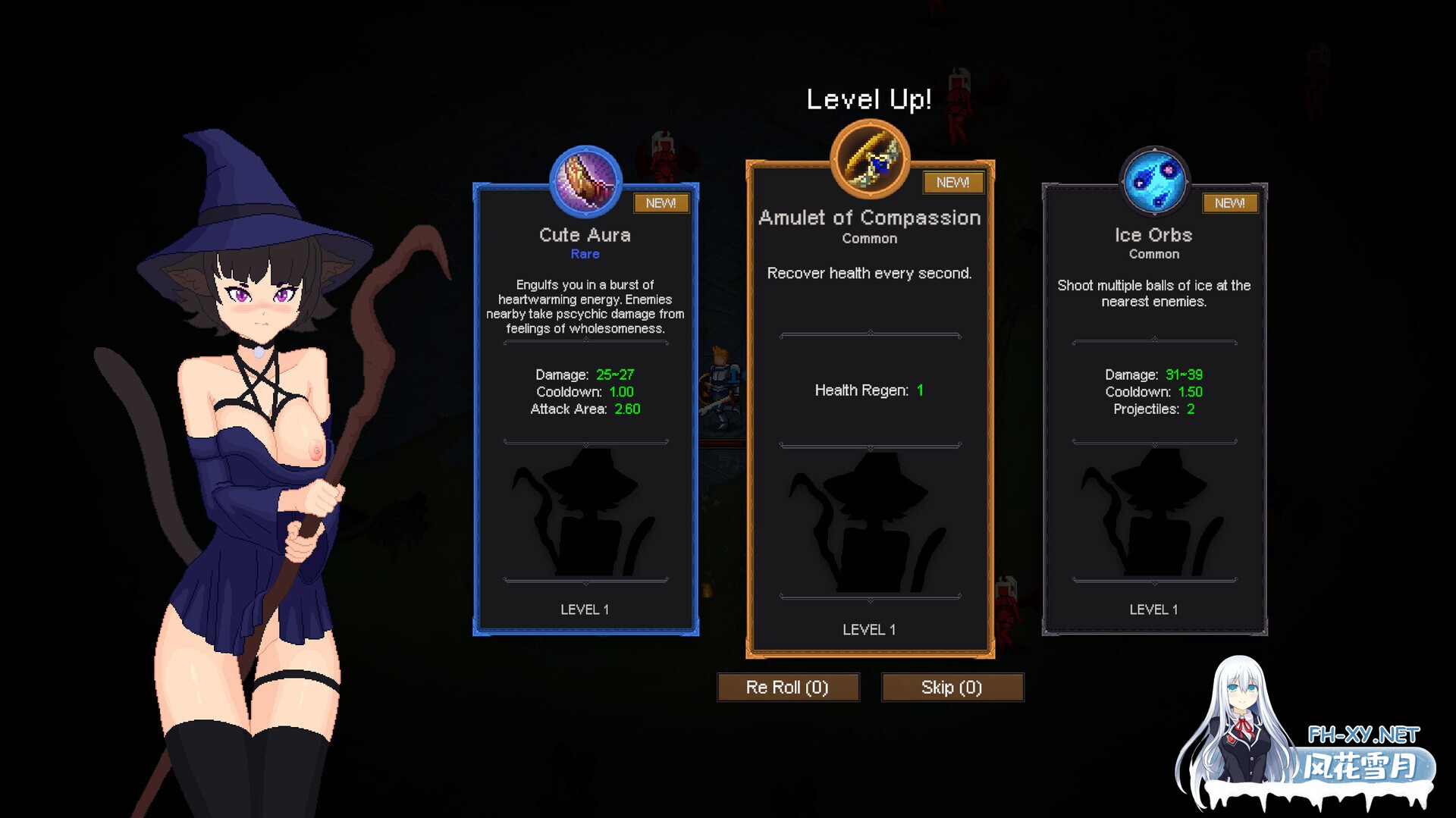Skip this level-up choice
The width and height of the screenshot is (1456, 818).
click(952, 688)
